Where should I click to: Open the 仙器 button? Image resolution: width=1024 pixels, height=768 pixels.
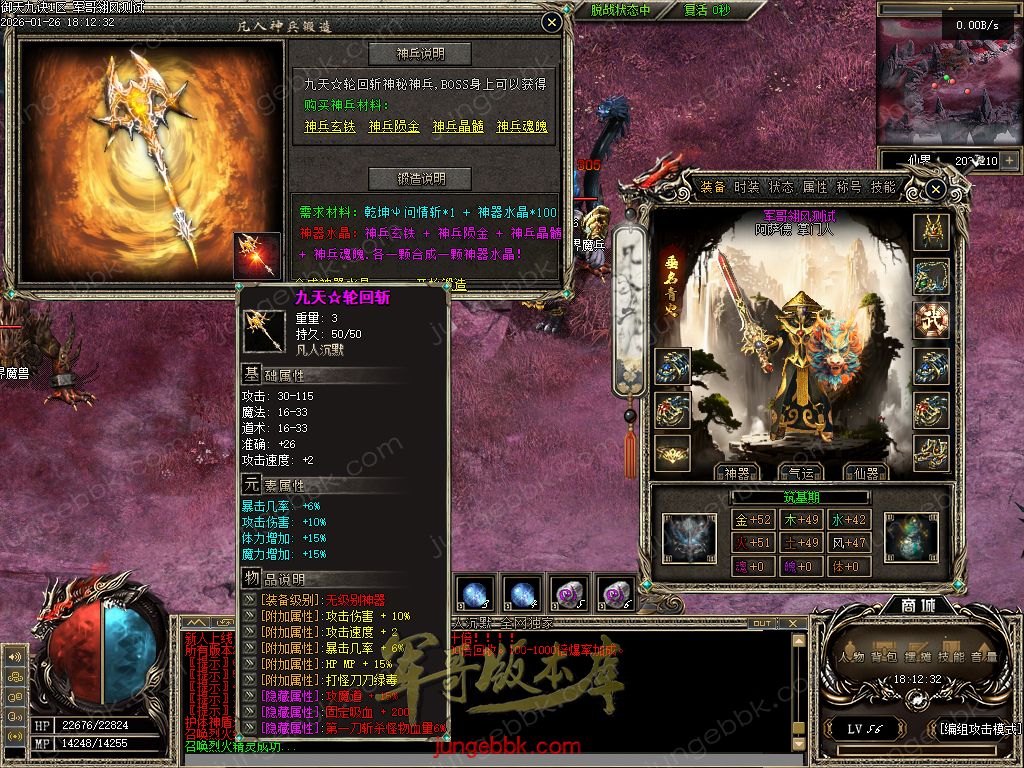[865, 472]
